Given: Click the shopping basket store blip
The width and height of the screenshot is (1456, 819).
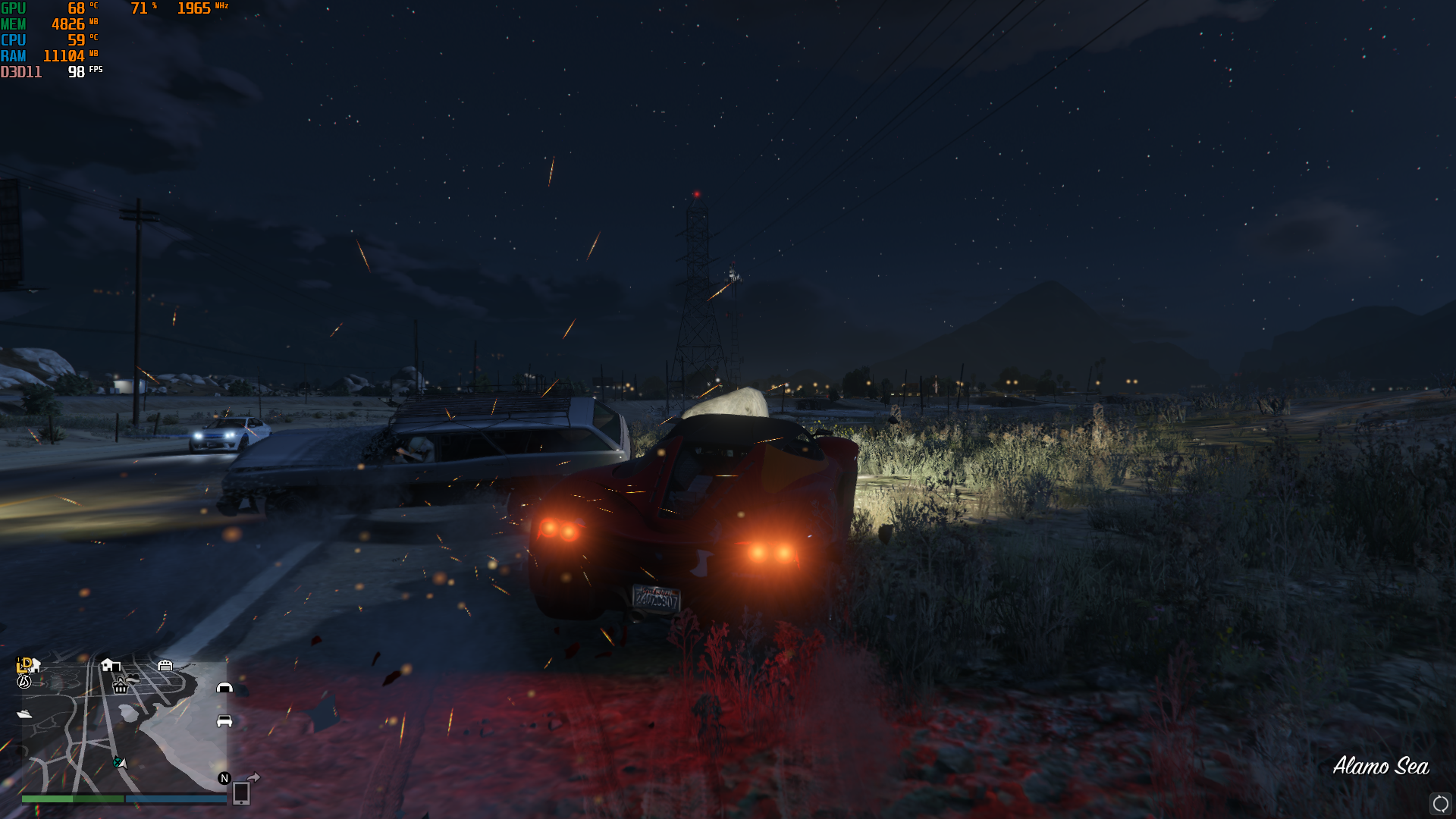Looking at the screenshot, I should pyautogui.click(x=120, y=687).
